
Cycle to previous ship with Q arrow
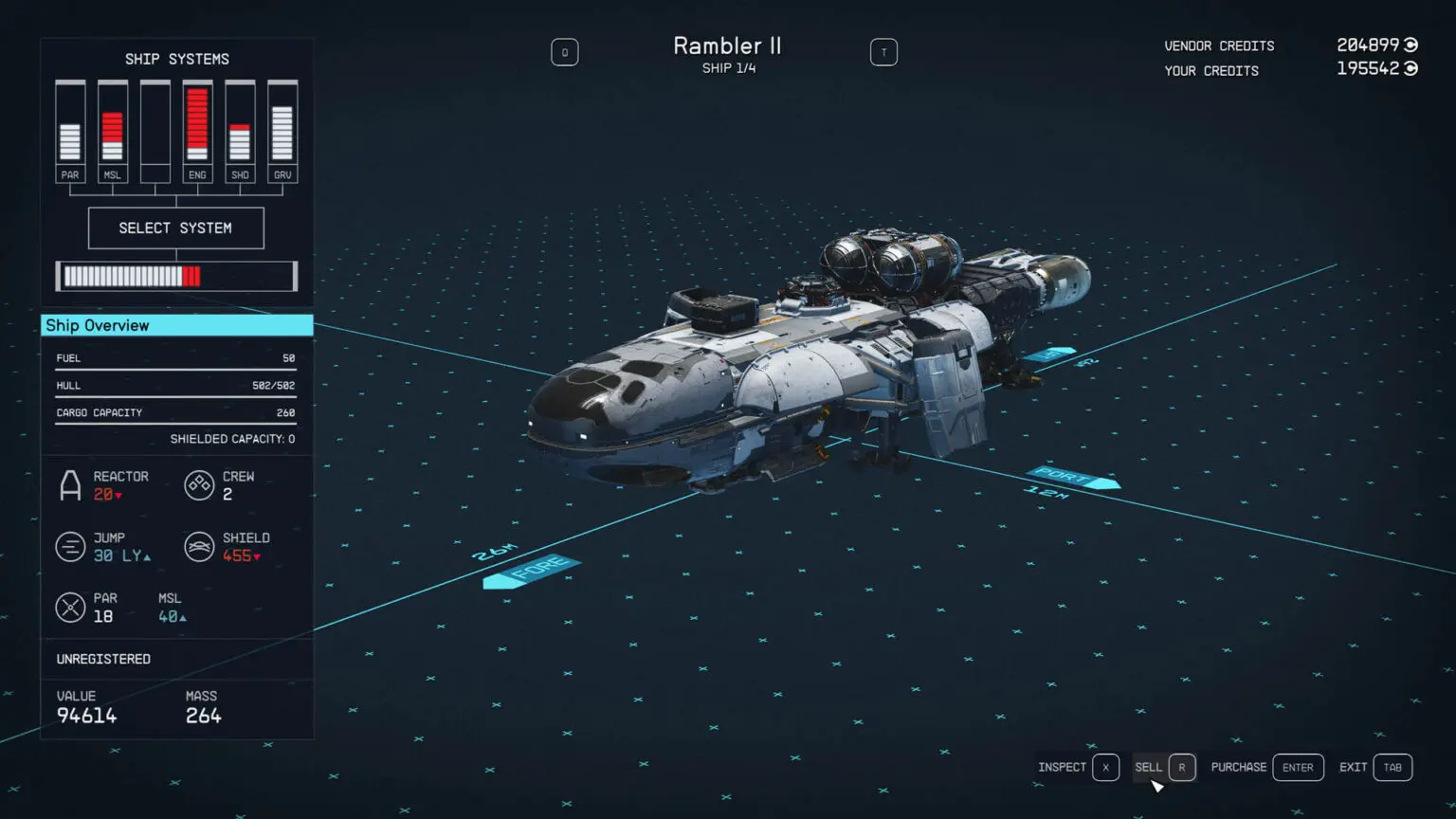tap(565, 52)
